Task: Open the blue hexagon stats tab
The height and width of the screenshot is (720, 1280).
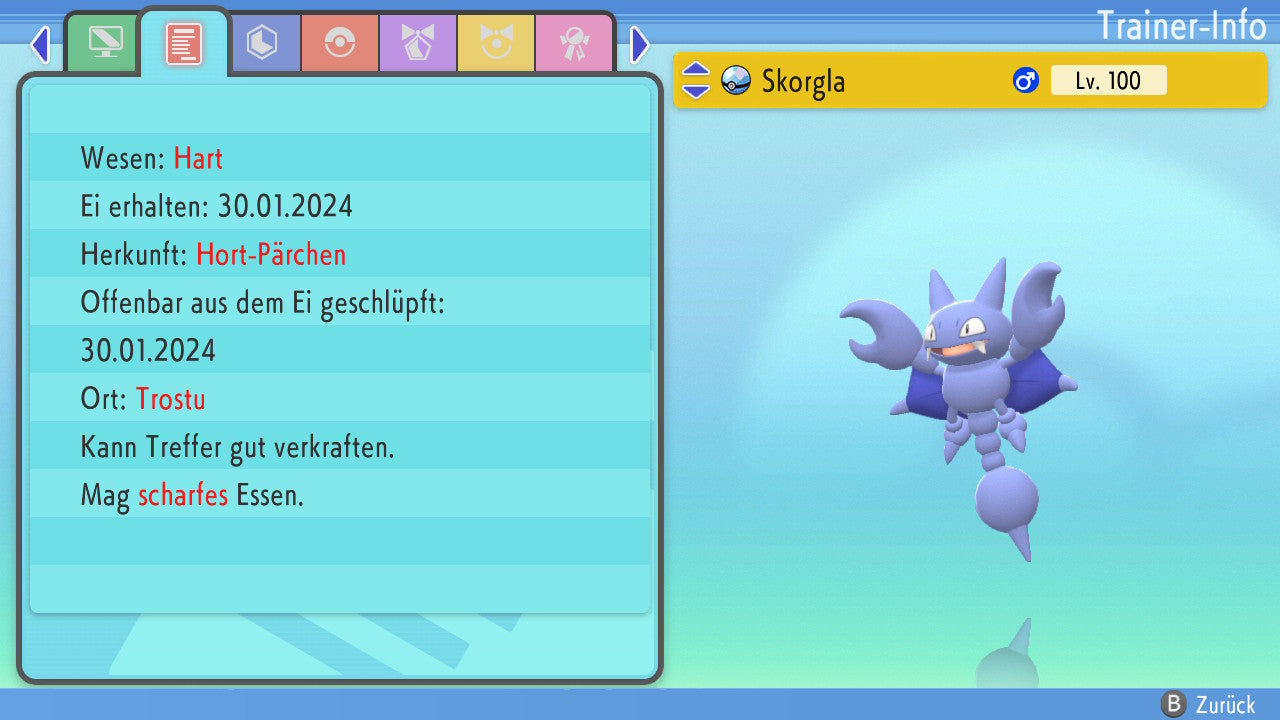Action: tap(262, 43)
